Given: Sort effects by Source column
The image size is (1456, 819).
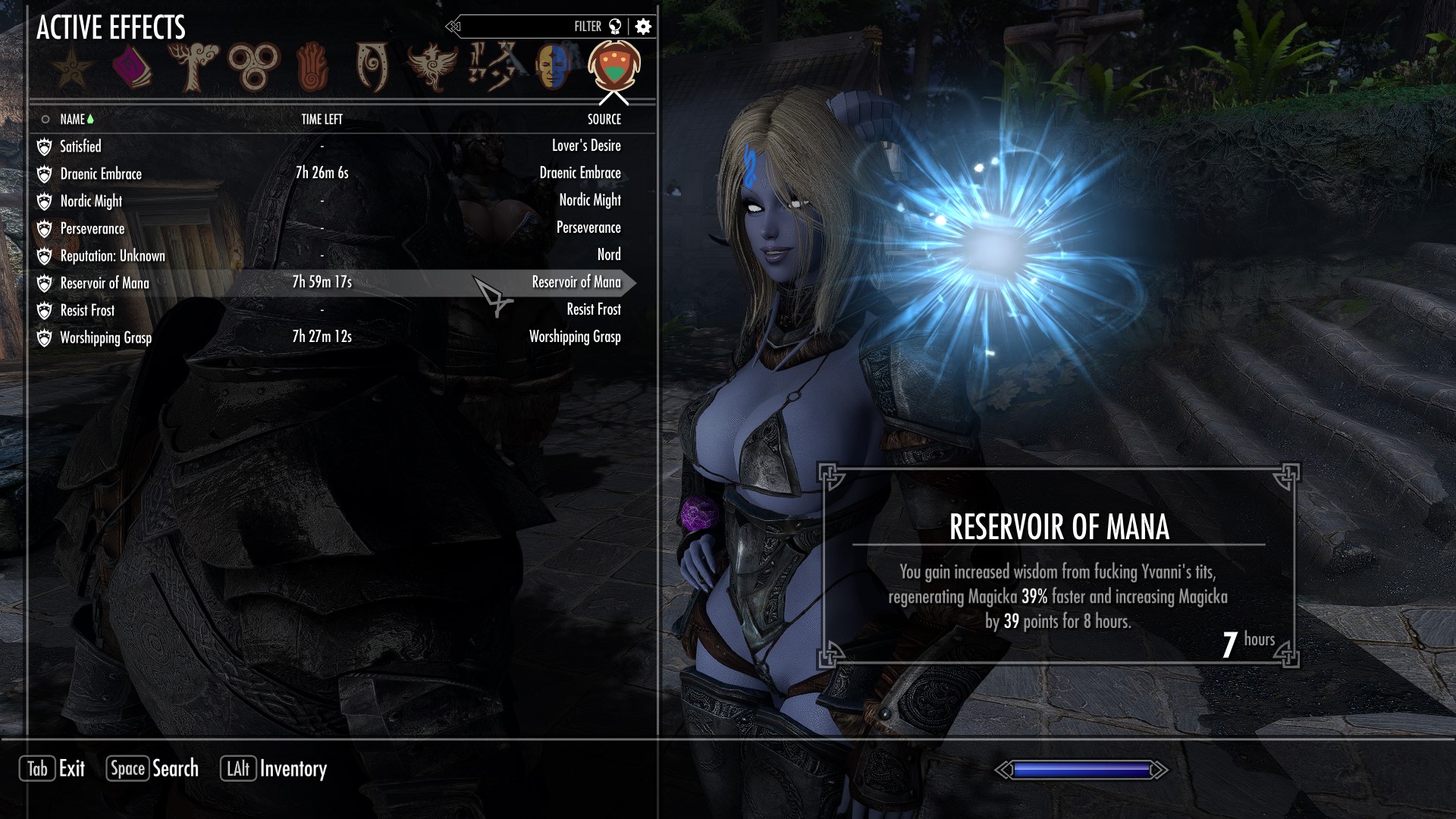Looking at the screenshot, I should coord(604,119).
